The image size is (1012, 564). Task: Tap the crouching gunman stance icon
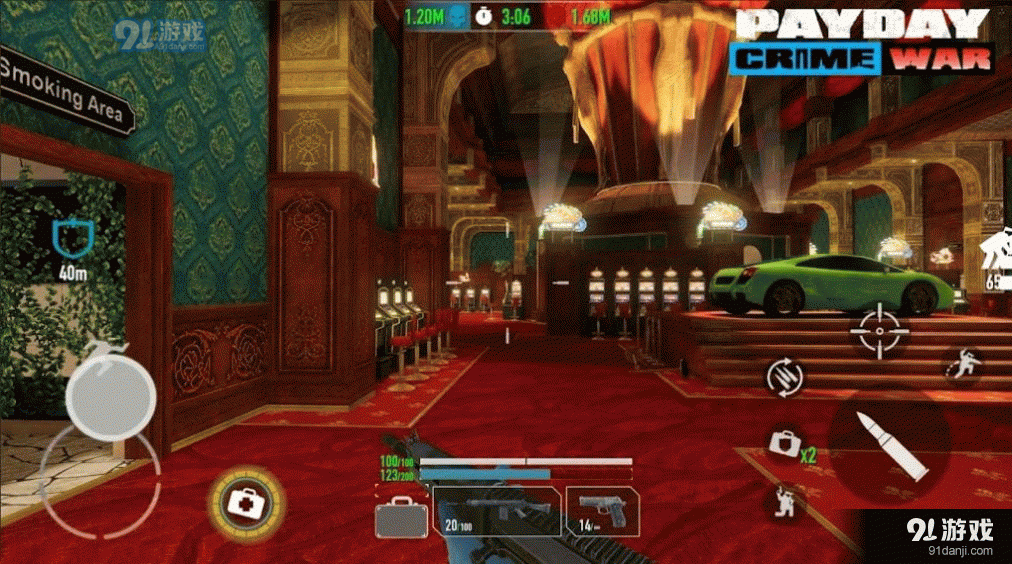[785, 499]
